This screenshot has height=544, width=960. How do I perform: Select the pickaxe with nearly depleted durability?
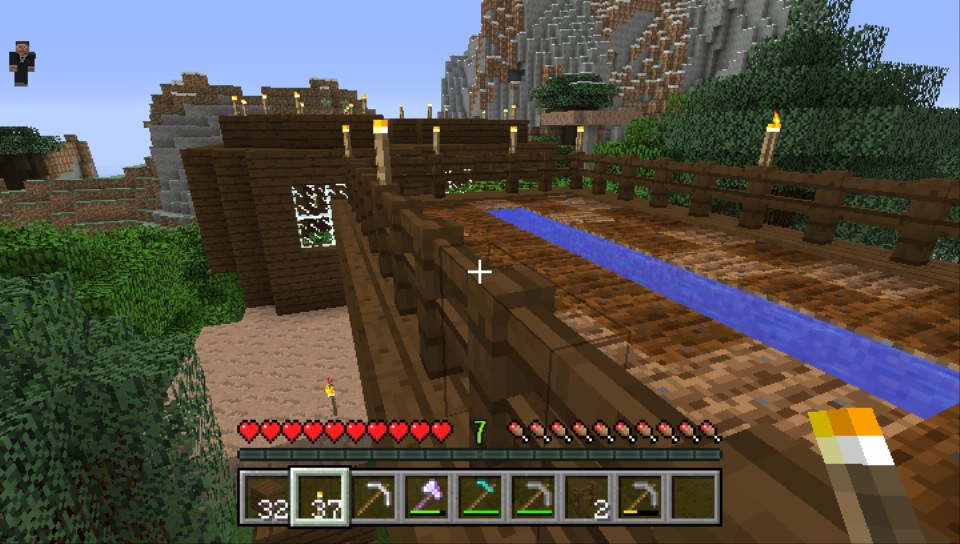(639, 497)
